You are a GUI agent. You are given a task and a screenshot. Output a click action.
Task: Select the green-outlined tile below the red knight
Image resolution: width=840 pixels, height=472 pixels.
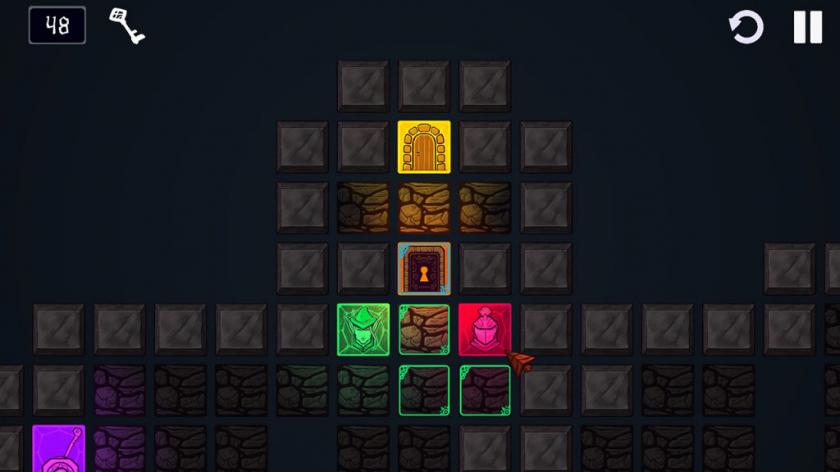coord(485,391)
